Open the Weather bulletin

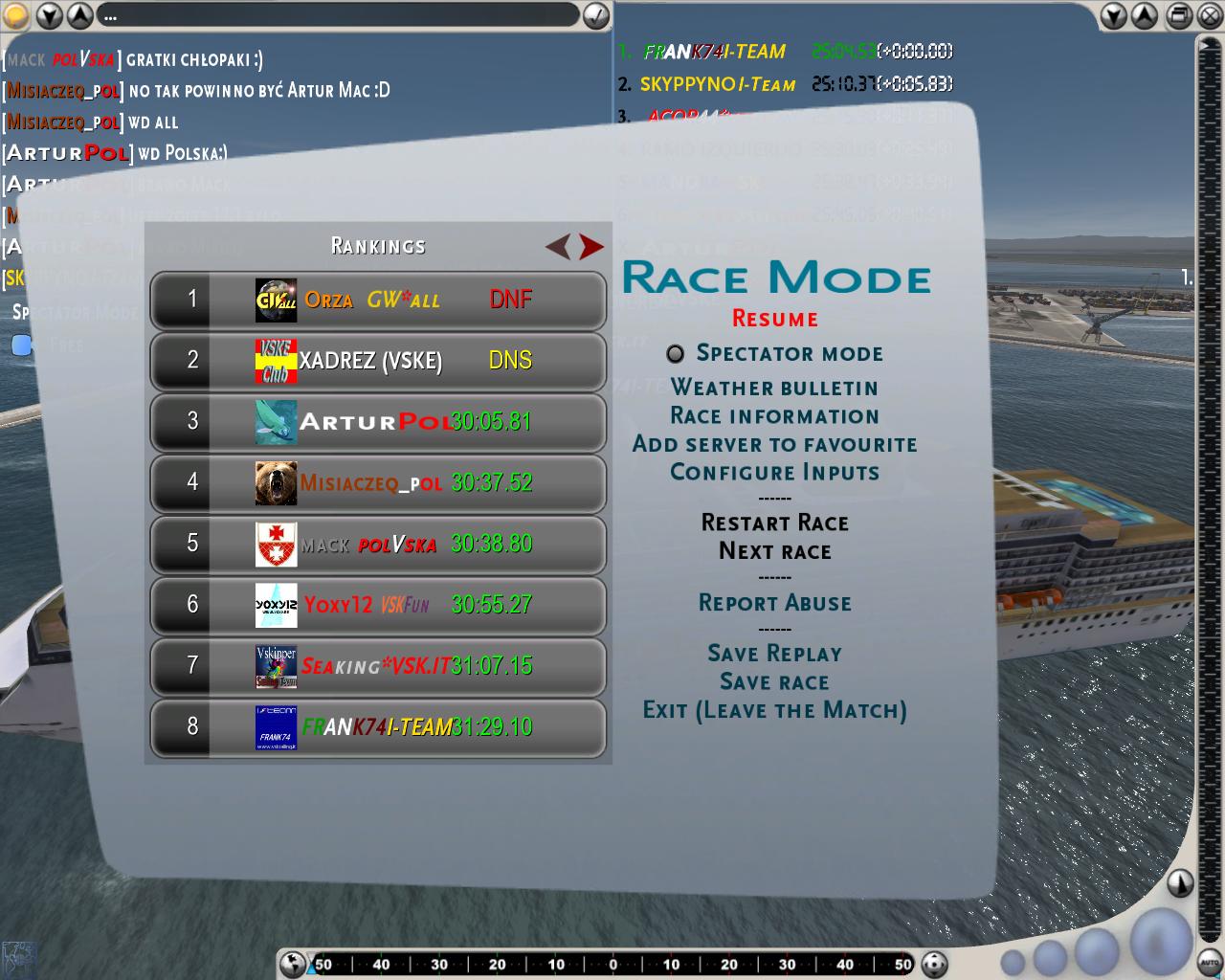(x=774, y=388)
